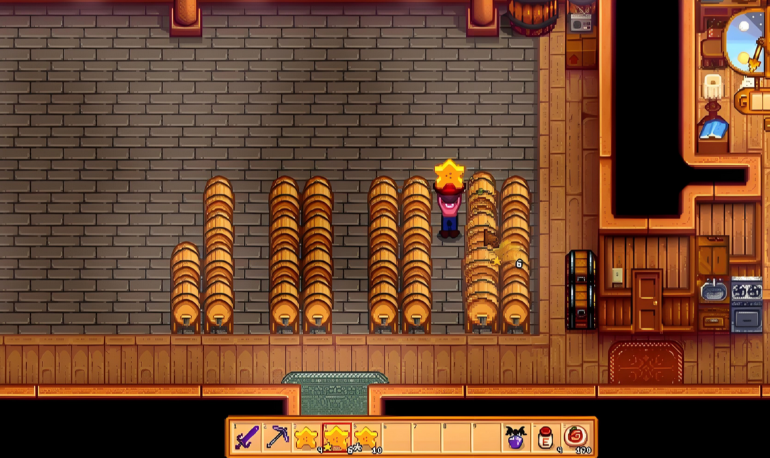
Task: Select the starfruit stack of 10
Action: coord(367,437)
